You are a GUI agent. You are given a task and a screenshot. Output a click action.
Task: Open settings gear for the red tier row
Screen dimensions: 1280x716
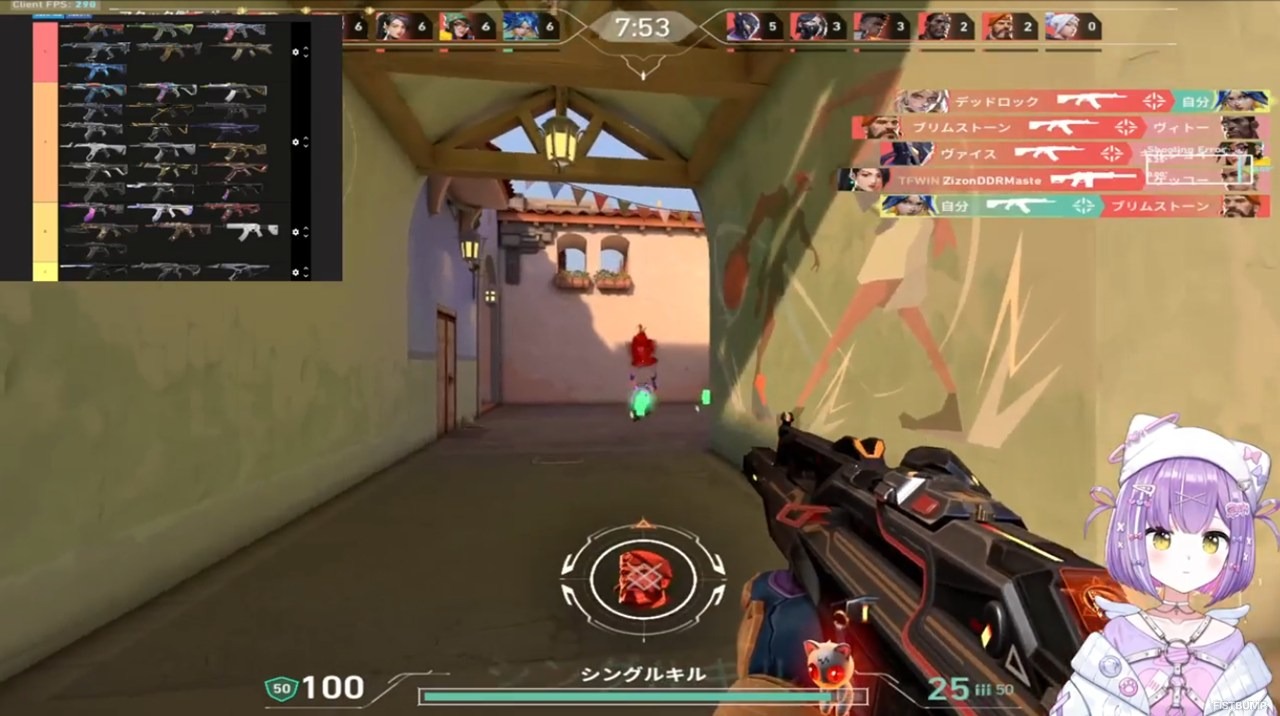coord(295,51)
